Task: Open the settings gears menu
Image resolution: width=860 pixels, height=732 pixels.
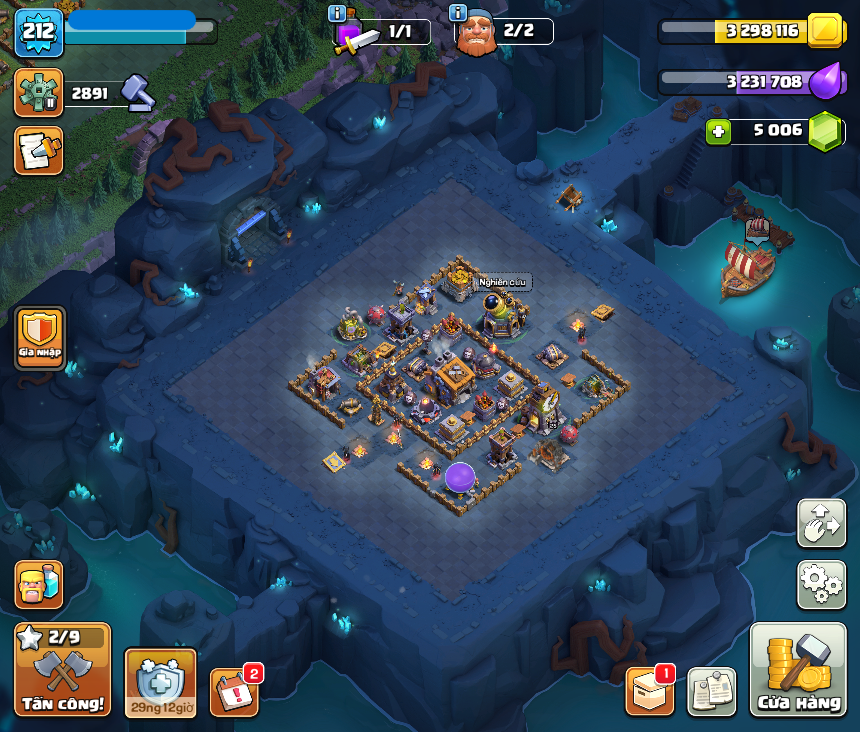Action: [821, 584]
